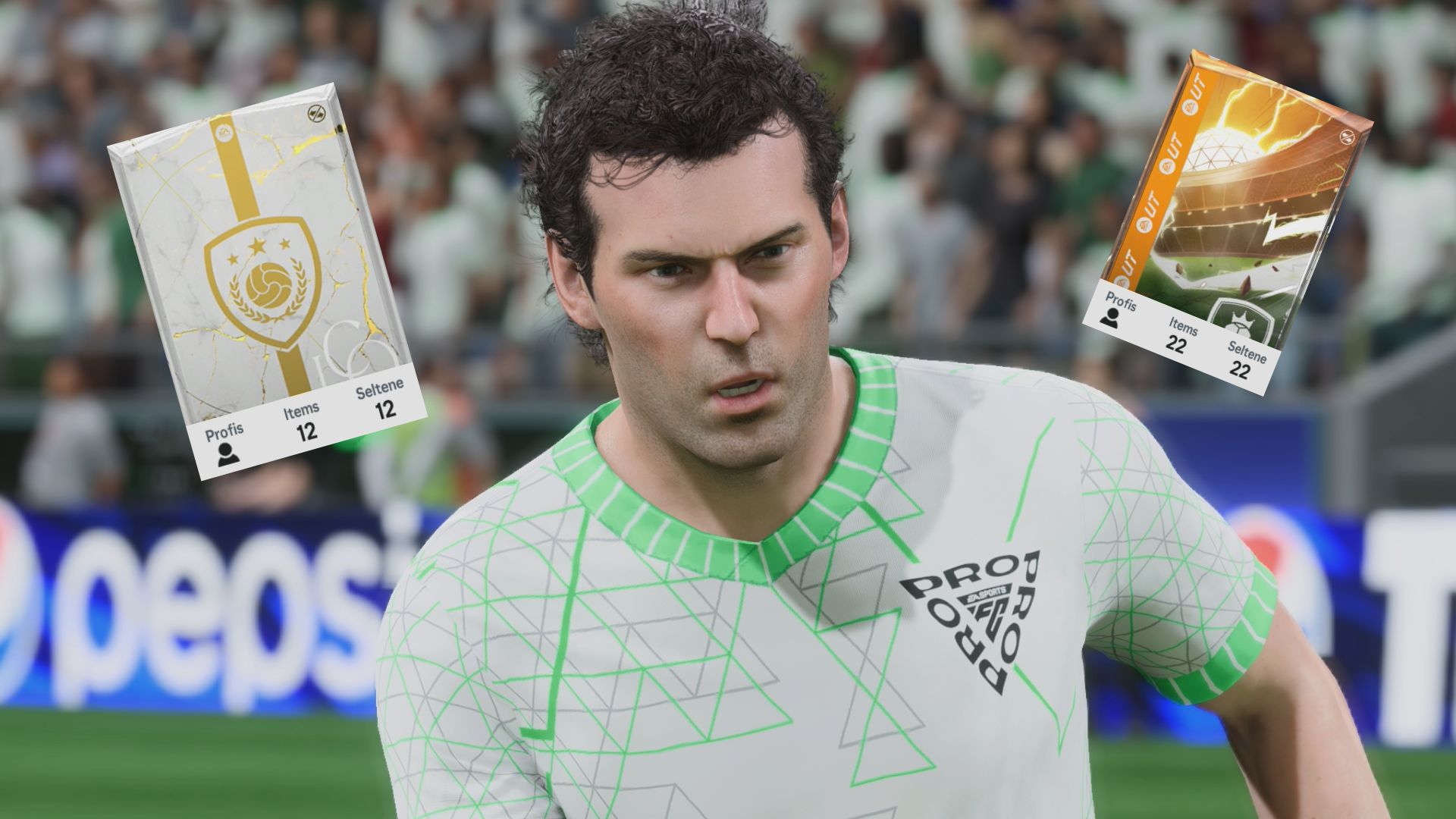Select the Items 12 label
The width and height of the screenshot is (1456, 819).
(x=303, y=421)
